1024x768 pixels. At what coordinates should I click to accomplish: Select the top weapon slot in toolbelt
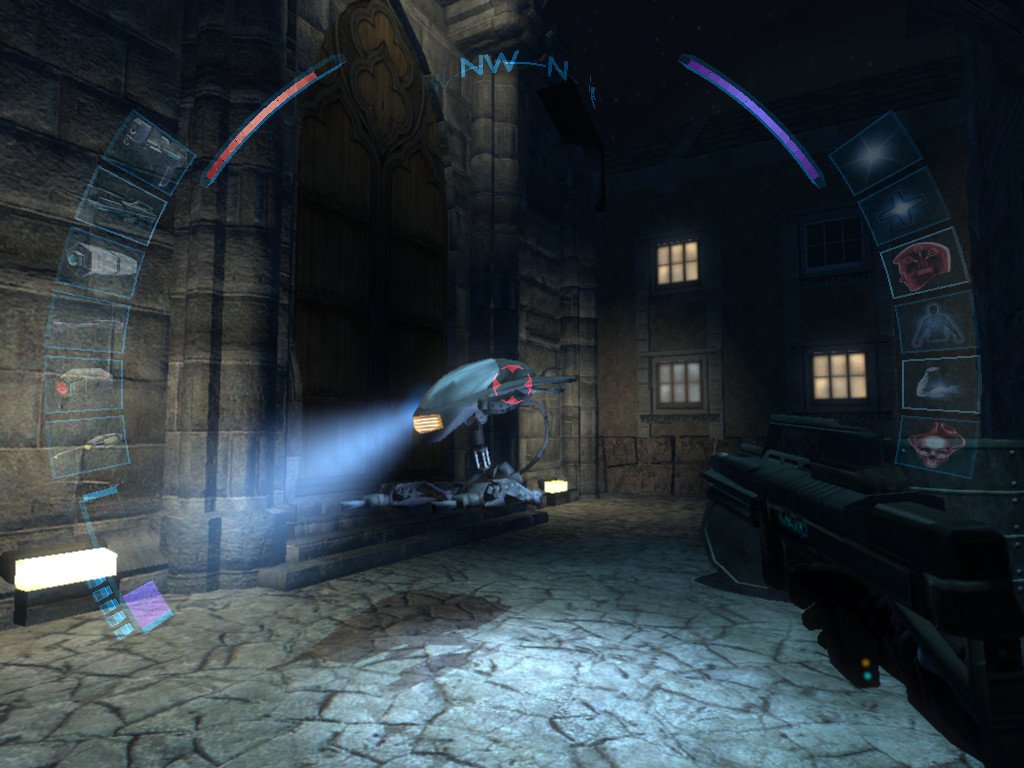149,150
